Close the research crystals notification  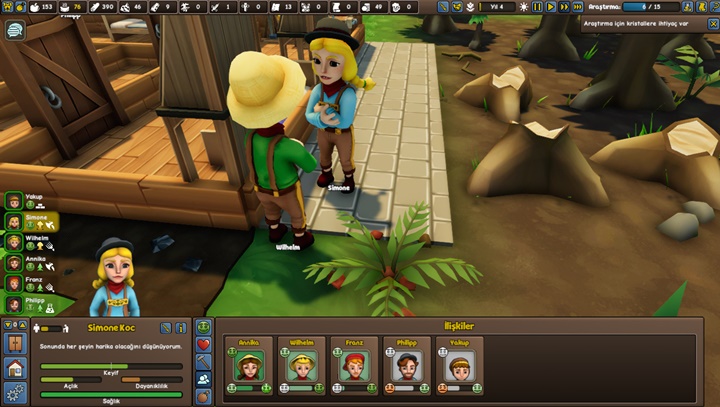pyautogui.click(x=711, y=24)
